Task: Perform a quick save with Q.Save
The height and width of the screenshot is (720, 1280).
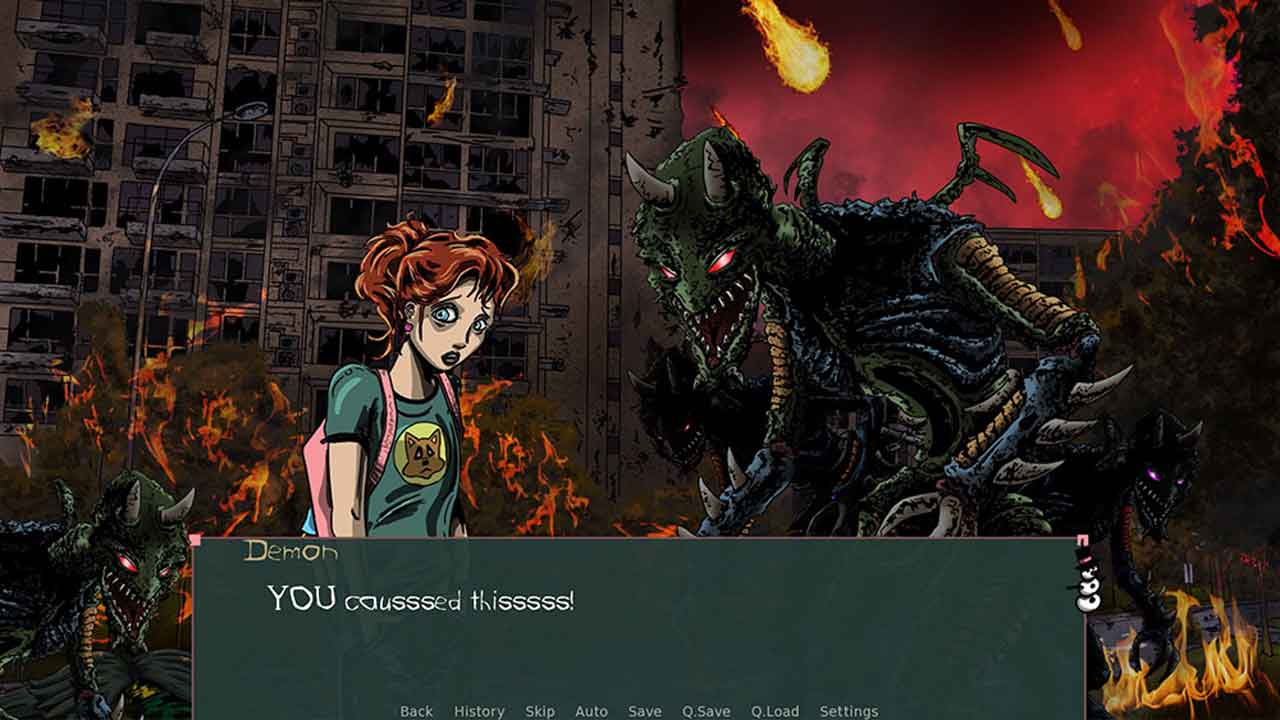Action: [x=706, y=711]
